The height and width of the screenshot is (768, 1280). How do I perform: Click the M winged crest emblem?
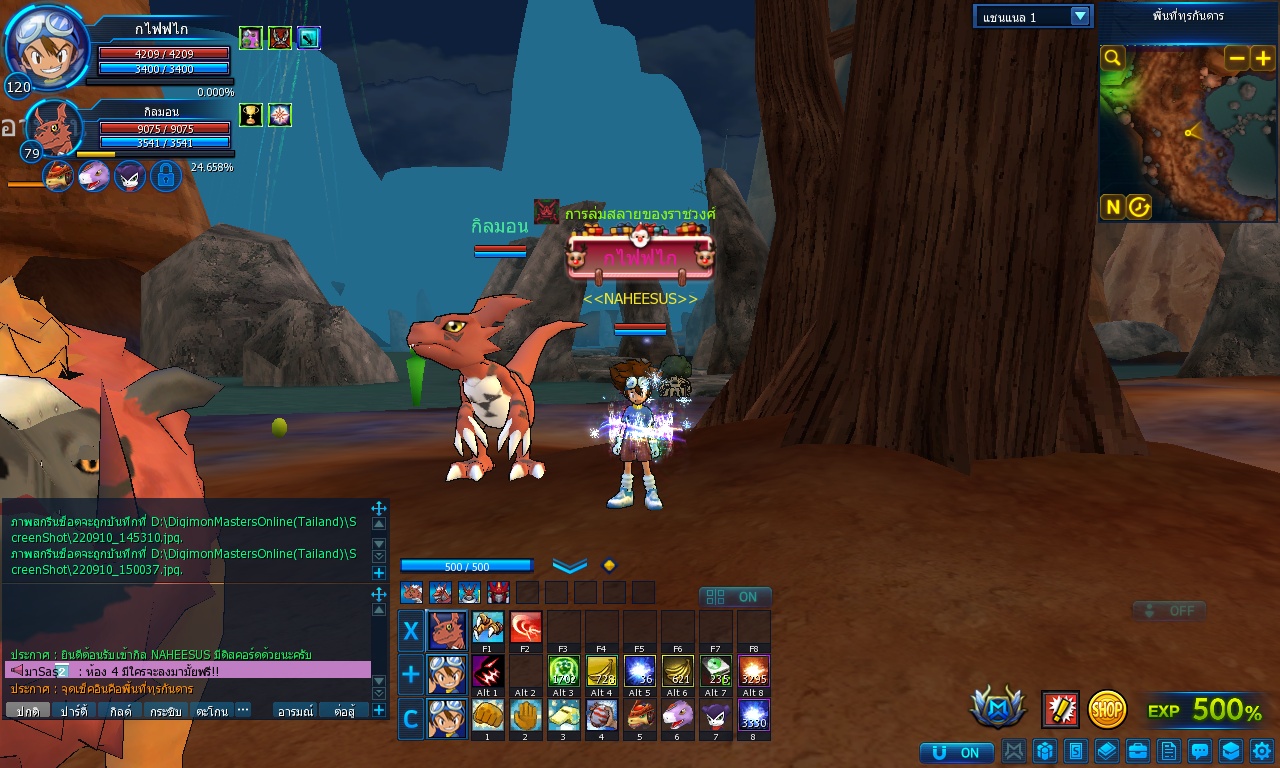997,708
